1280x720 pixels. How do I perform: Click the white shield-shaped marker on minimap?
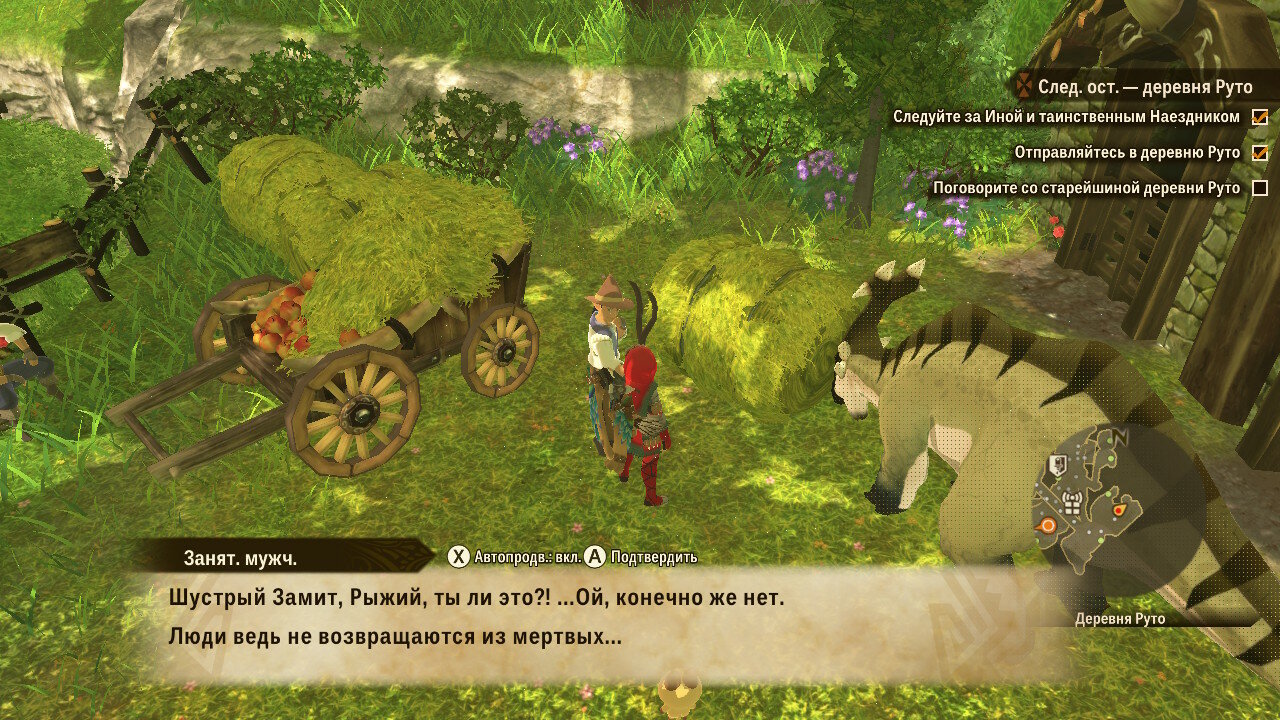[1057, 464]
